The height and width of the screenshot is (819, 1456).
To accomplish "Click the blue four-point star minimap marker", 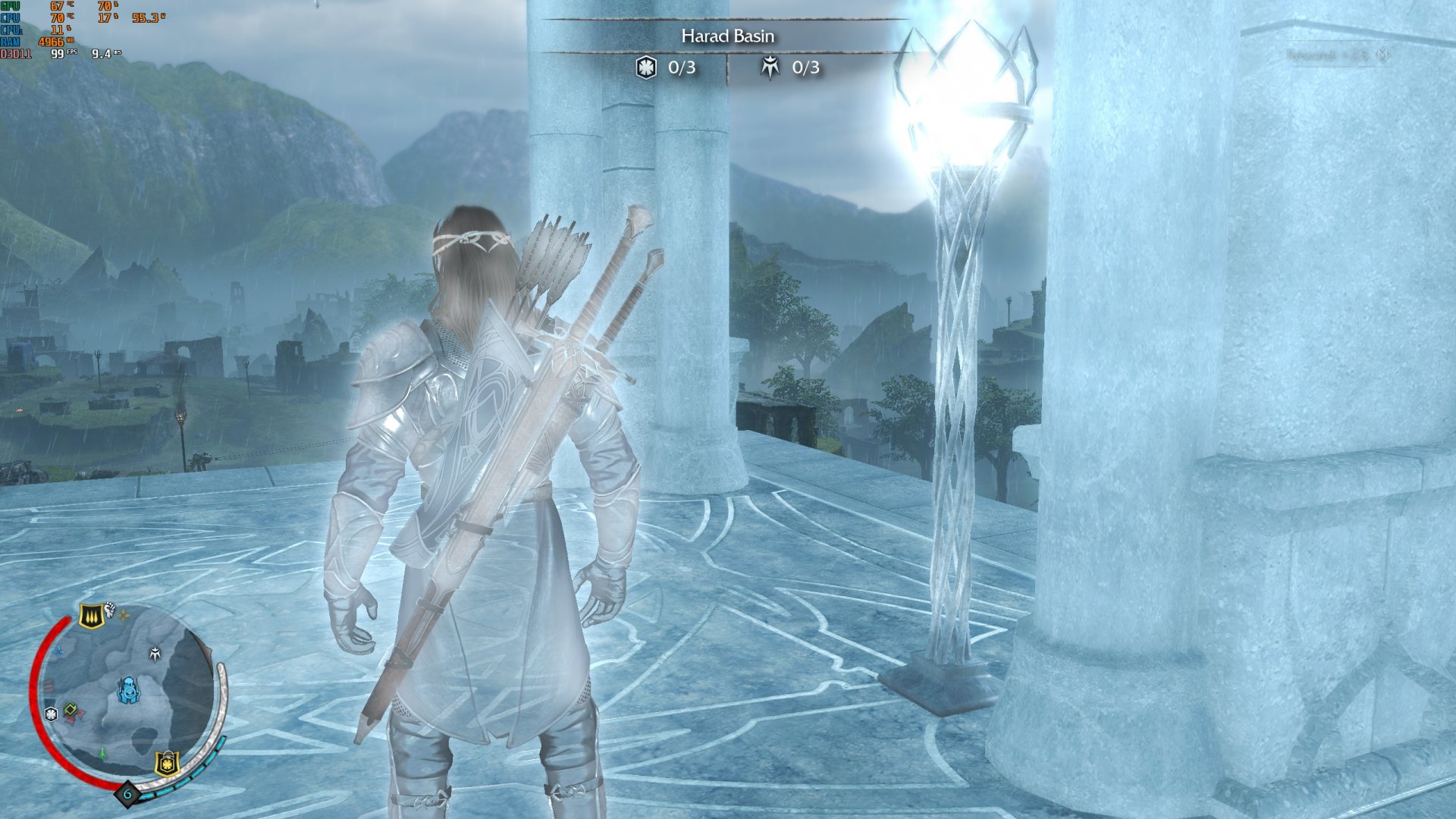I will point(58,651).
